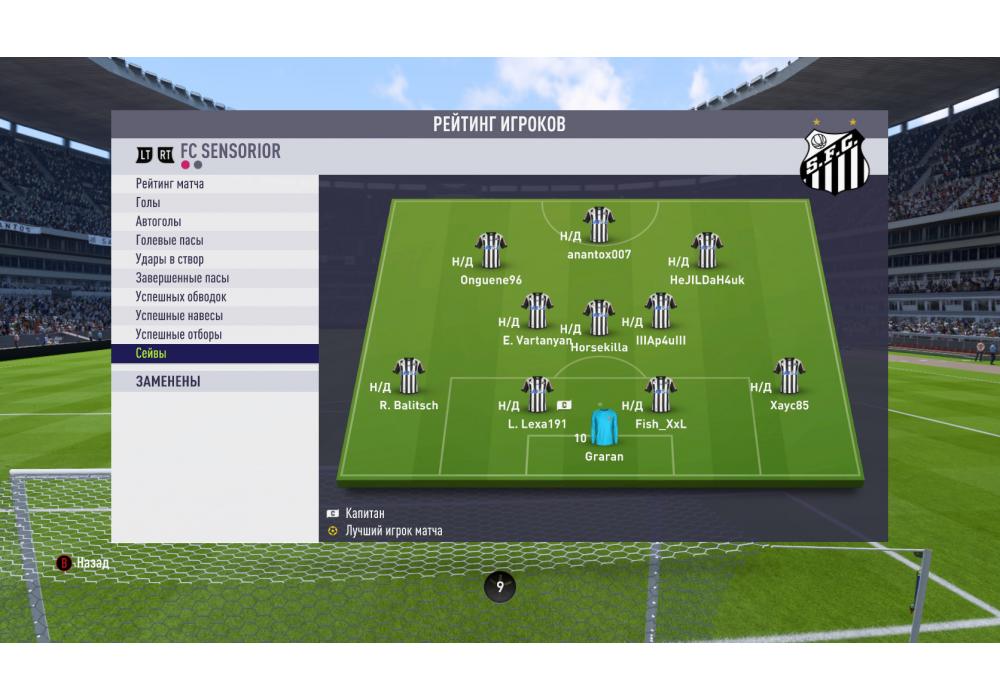
Task: Select goalkeeper Graran on the pitch
Action: coord(604,427)
